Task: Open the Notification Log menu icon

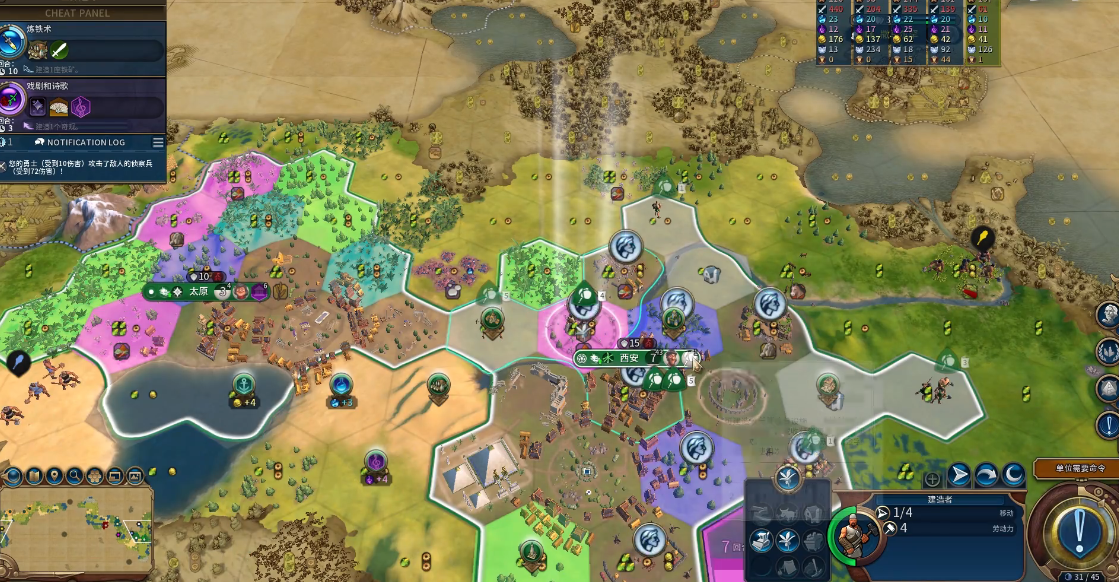Action: (x=158, y=142)
